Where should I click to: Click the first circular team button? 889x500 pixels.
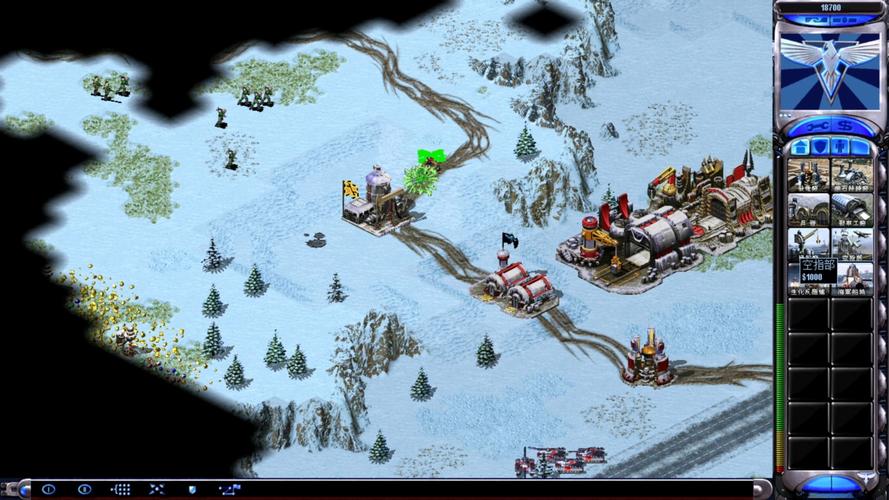pyautogui.click(x=48, y=489)
